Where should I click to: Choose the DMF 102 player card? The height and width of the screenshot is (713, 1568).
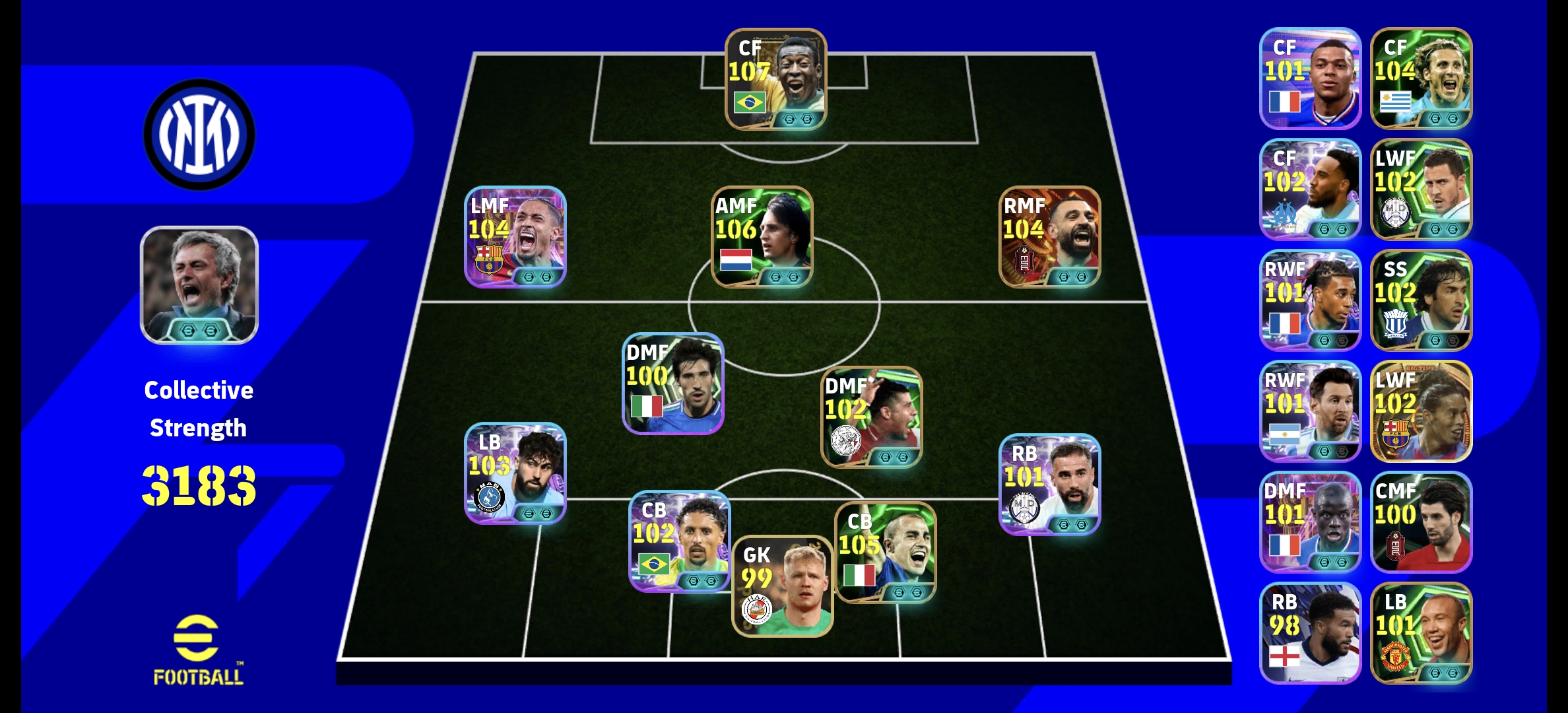(x=871, y=417)
